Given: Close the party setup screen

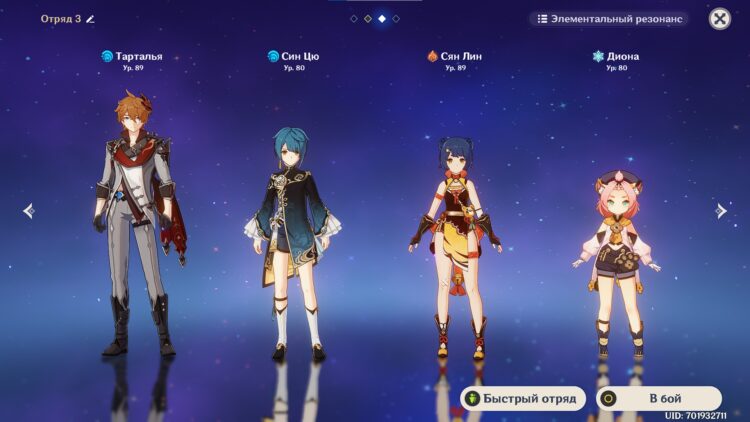Looking at the screenshot, I should click(719, 19).
